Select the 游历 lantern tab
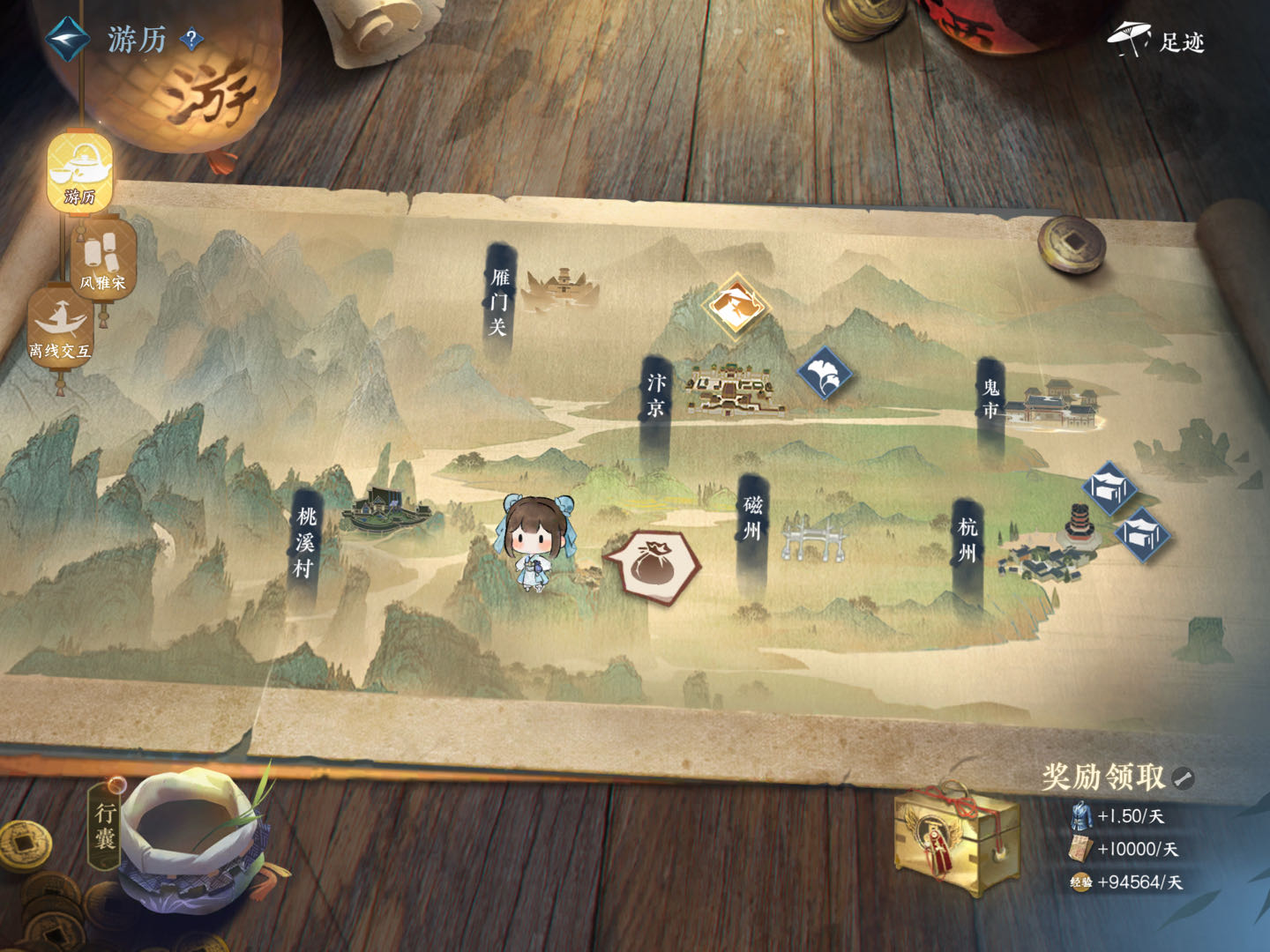This screenshot has width=1270, height=952. [79, 173]
